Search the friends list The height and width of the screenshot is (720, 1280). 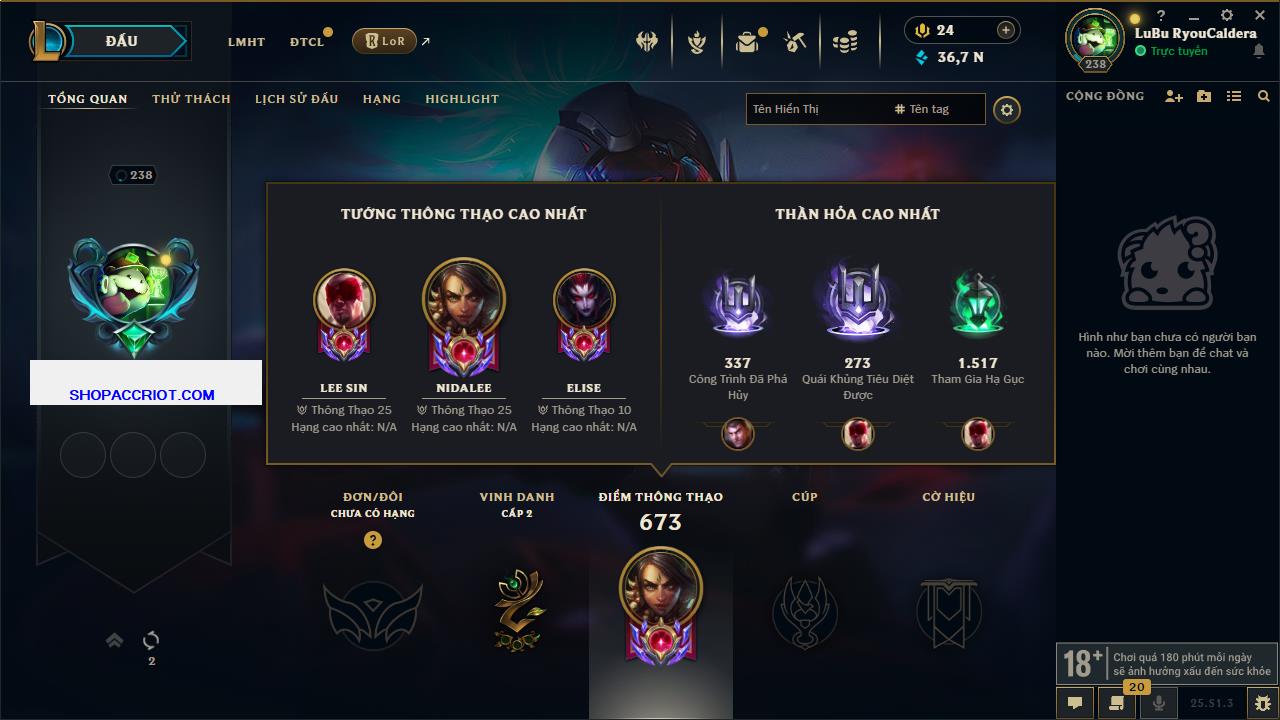click(x=1264, y=96)
